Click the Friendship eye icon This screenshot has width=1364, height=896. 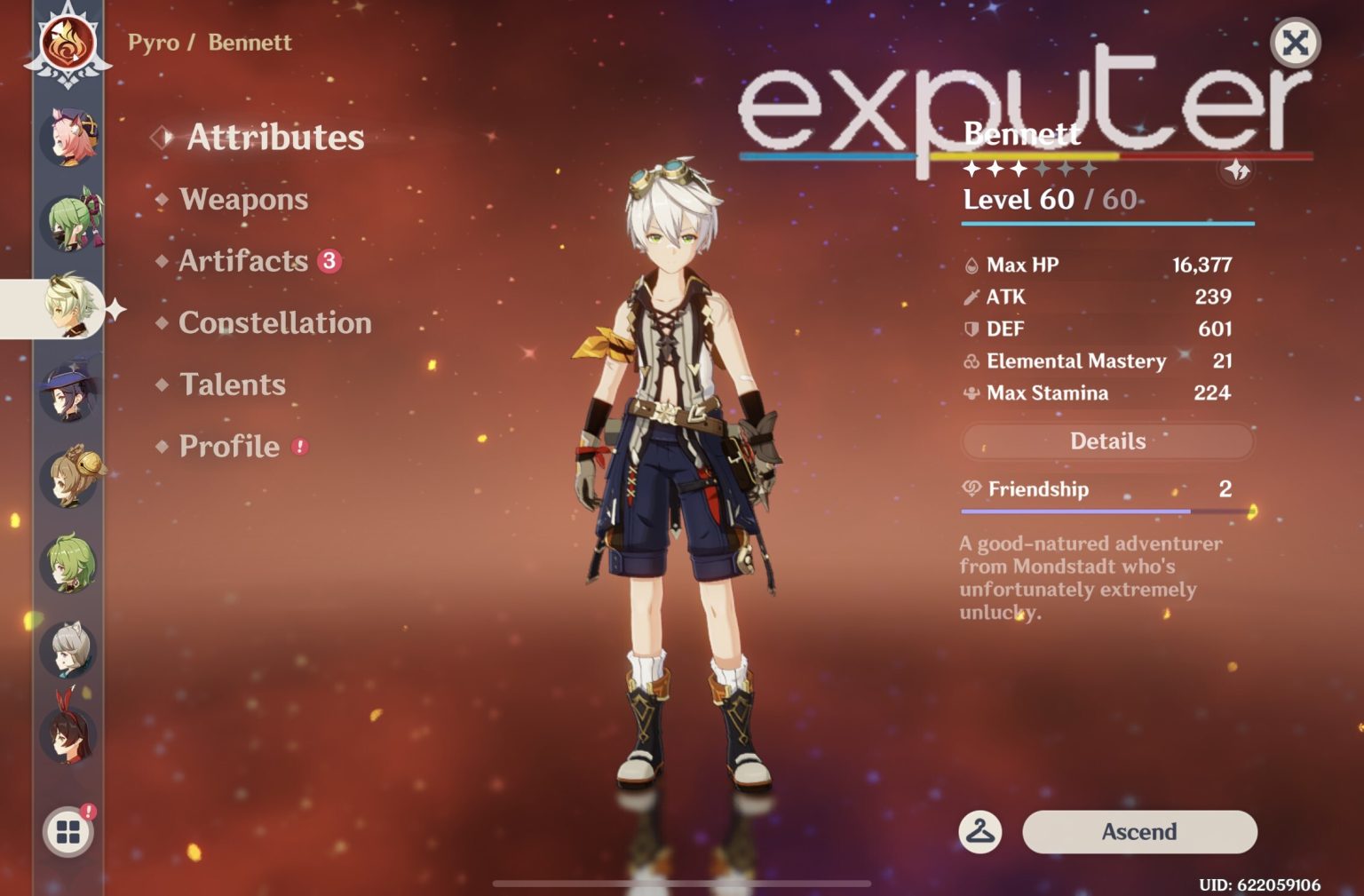[x=973, y=489]
